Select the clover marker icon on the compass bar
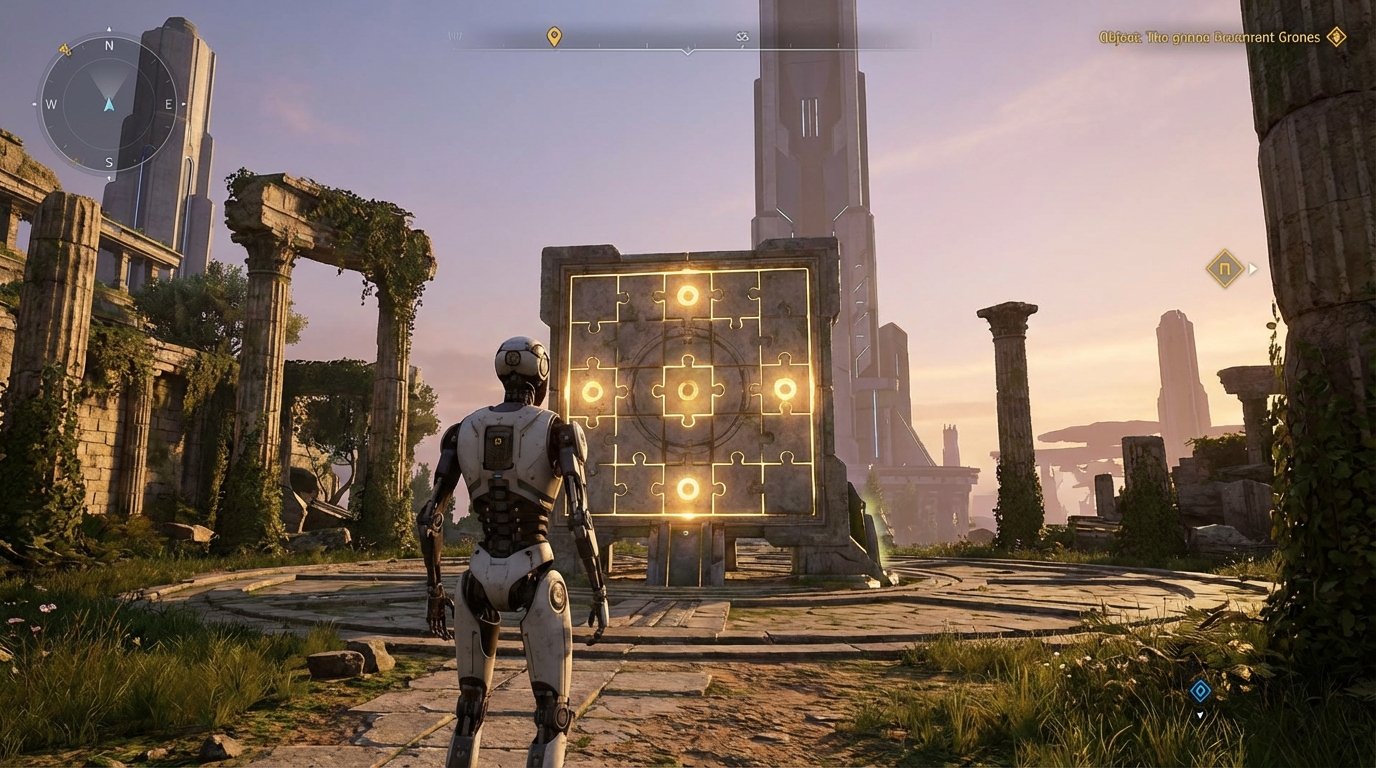Viewport: 1376px width, 768px height. [x=744, y=37]
